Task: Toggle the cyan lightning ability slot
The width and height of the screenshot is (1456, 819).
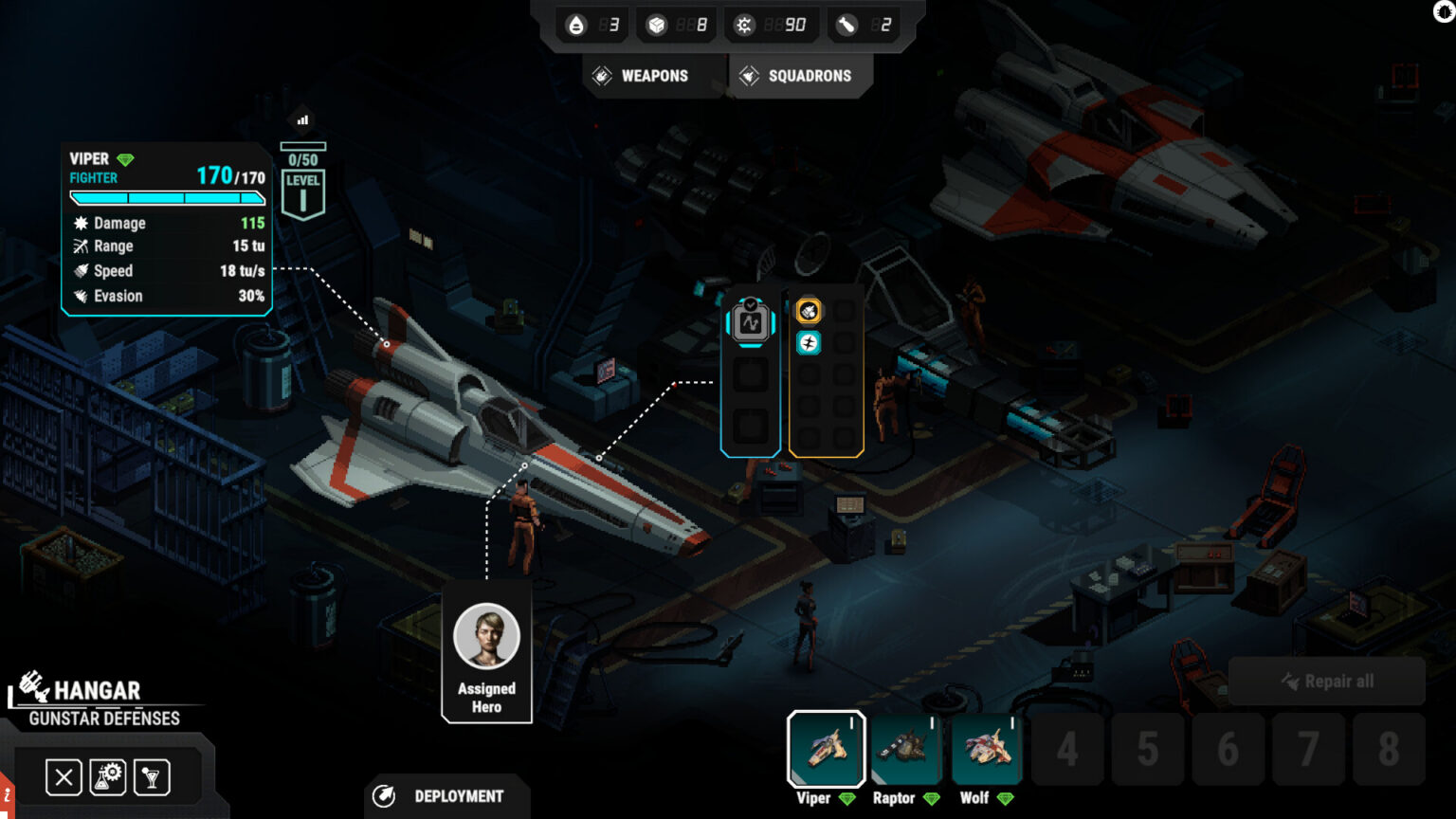Action: pos(808,343)
